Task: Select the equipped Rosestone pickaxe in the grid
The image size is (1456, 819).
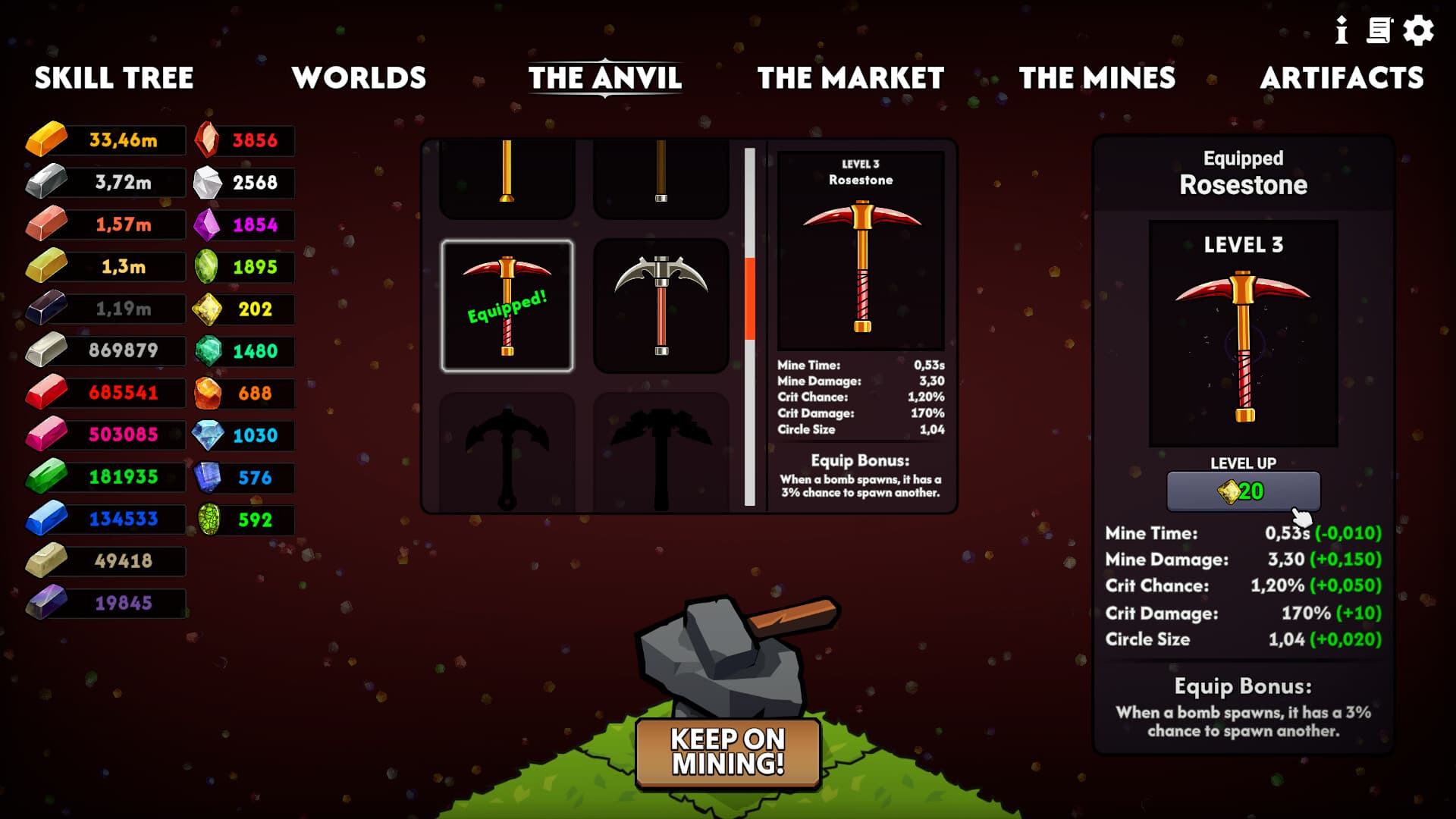Action: (x=507, y=303)
